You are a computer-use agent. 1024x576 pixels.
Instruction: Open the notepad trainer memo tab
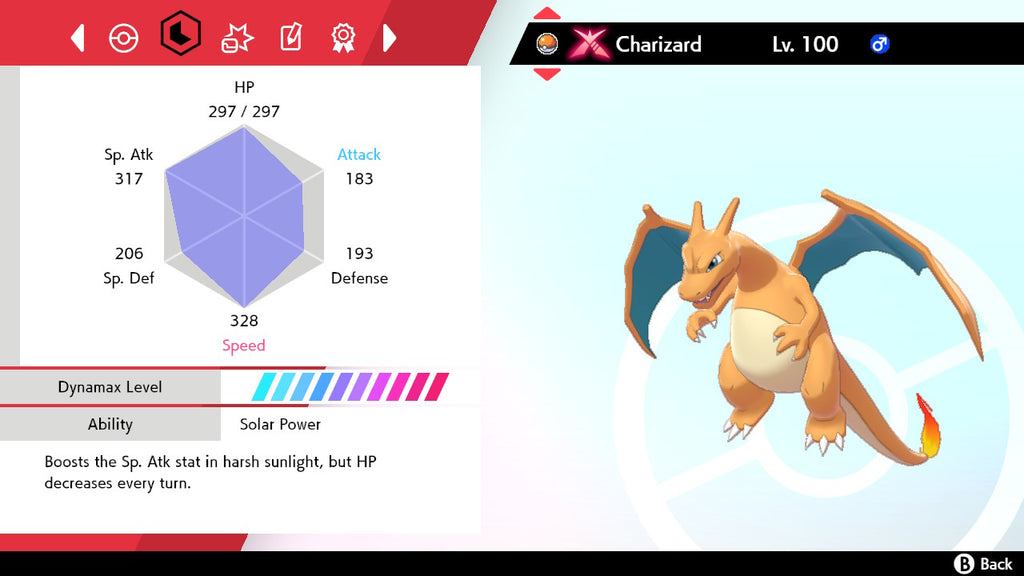pos(290,38)
